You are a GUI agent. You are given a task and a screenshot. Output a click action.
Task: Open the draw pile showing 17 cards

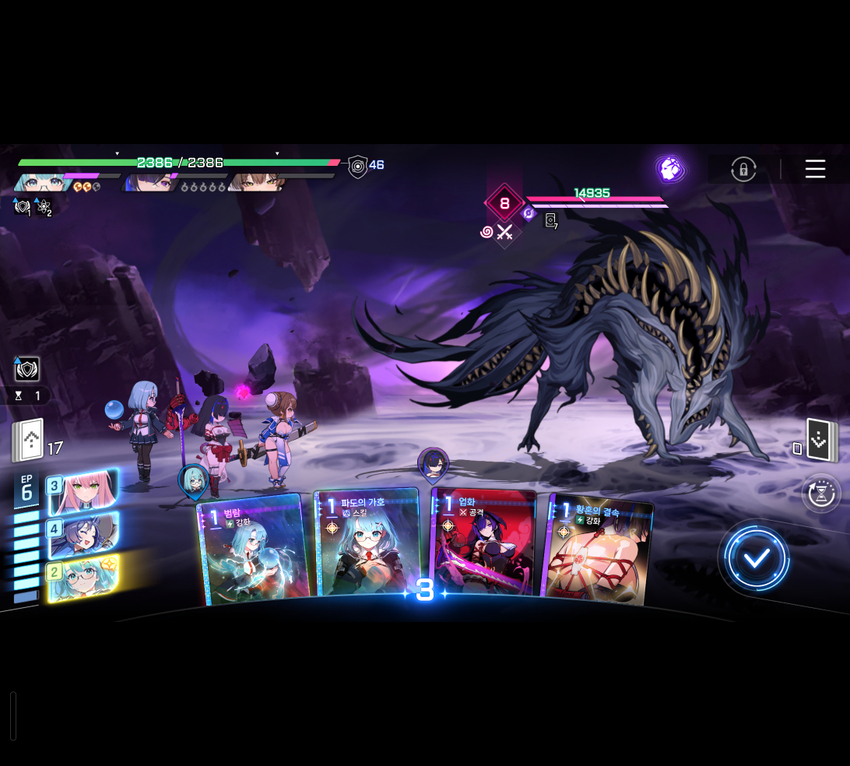(28, 441)
